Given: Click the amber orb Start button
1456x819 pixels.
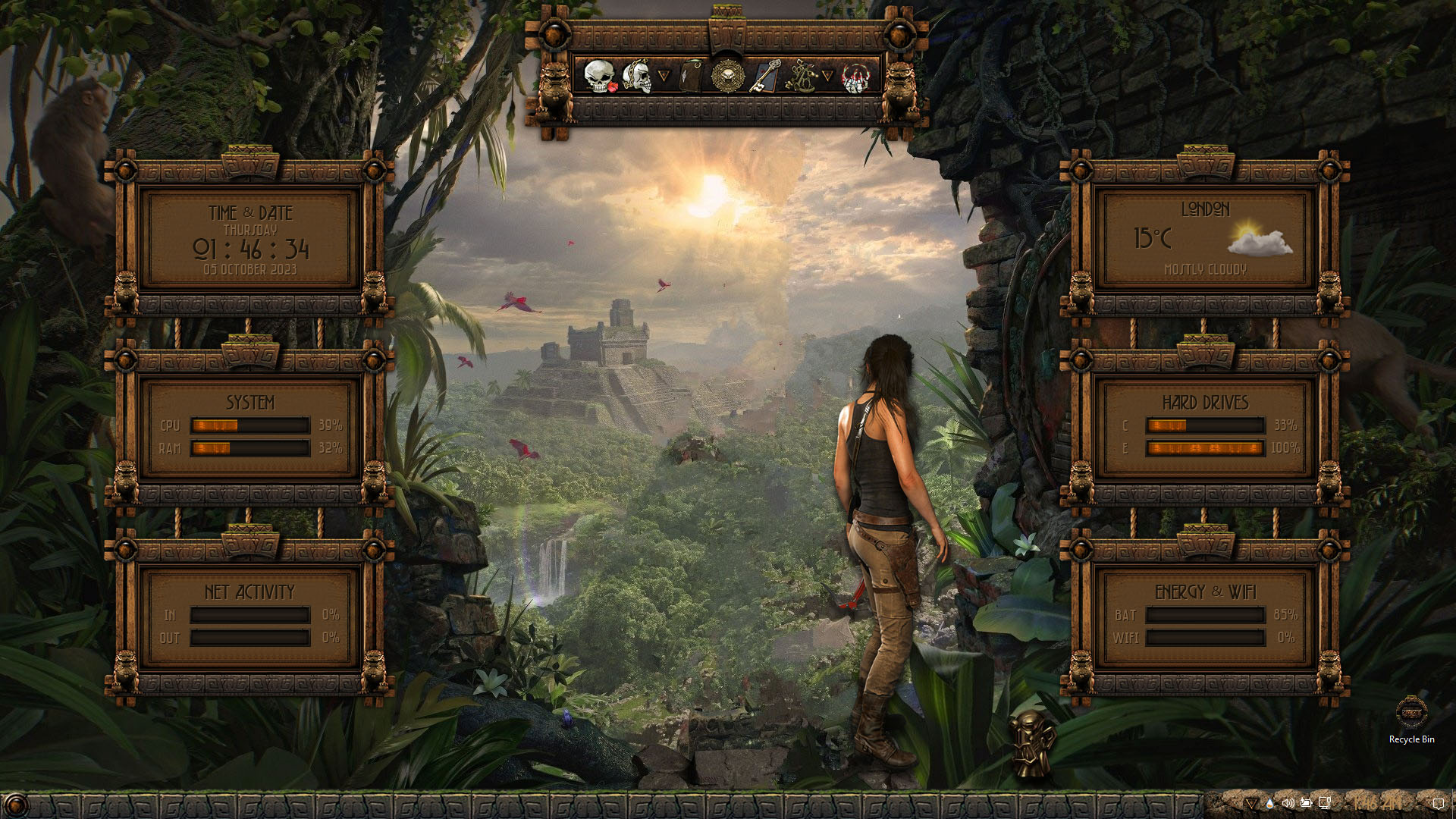Looking at the screenshot, I should coord(17,805).
